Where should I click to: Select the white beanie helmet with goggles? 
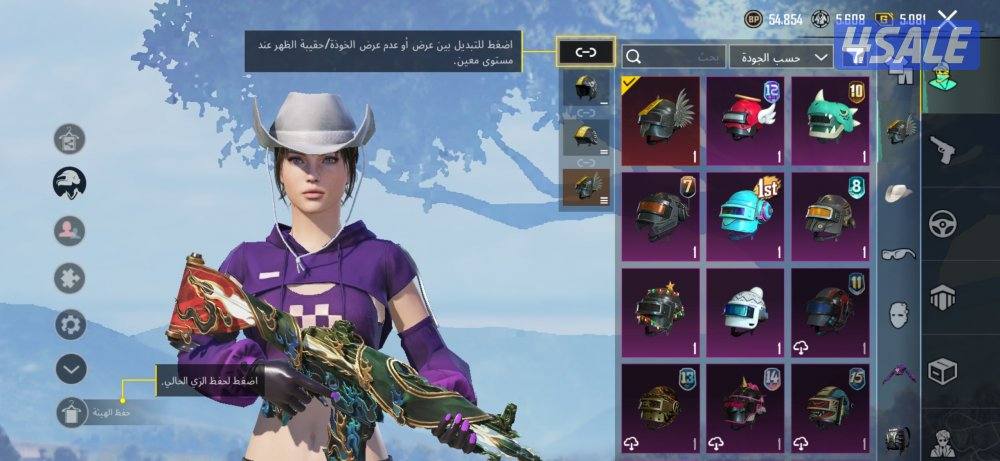pyautogui.click(x=746, y=311)
